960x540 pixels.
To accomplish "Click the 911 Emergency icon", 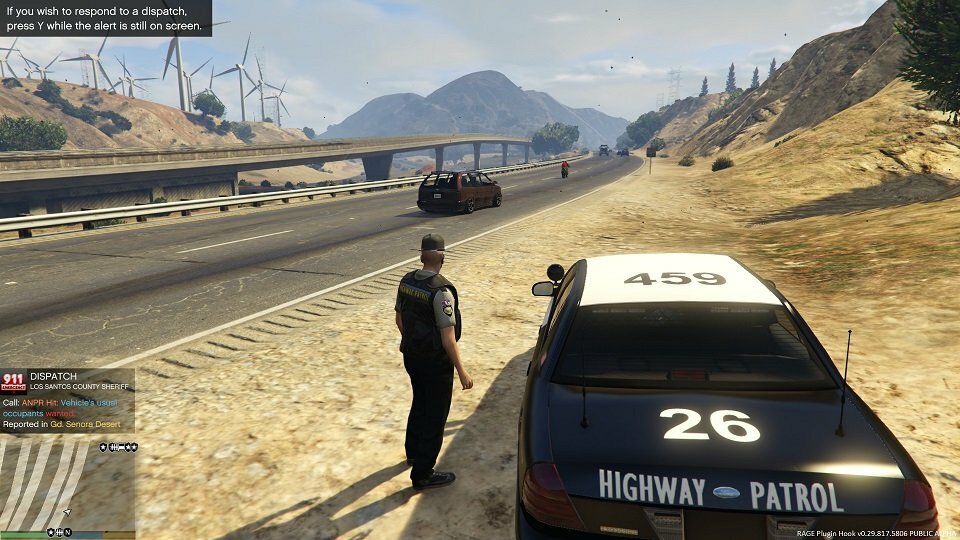I will pos(14,380).
